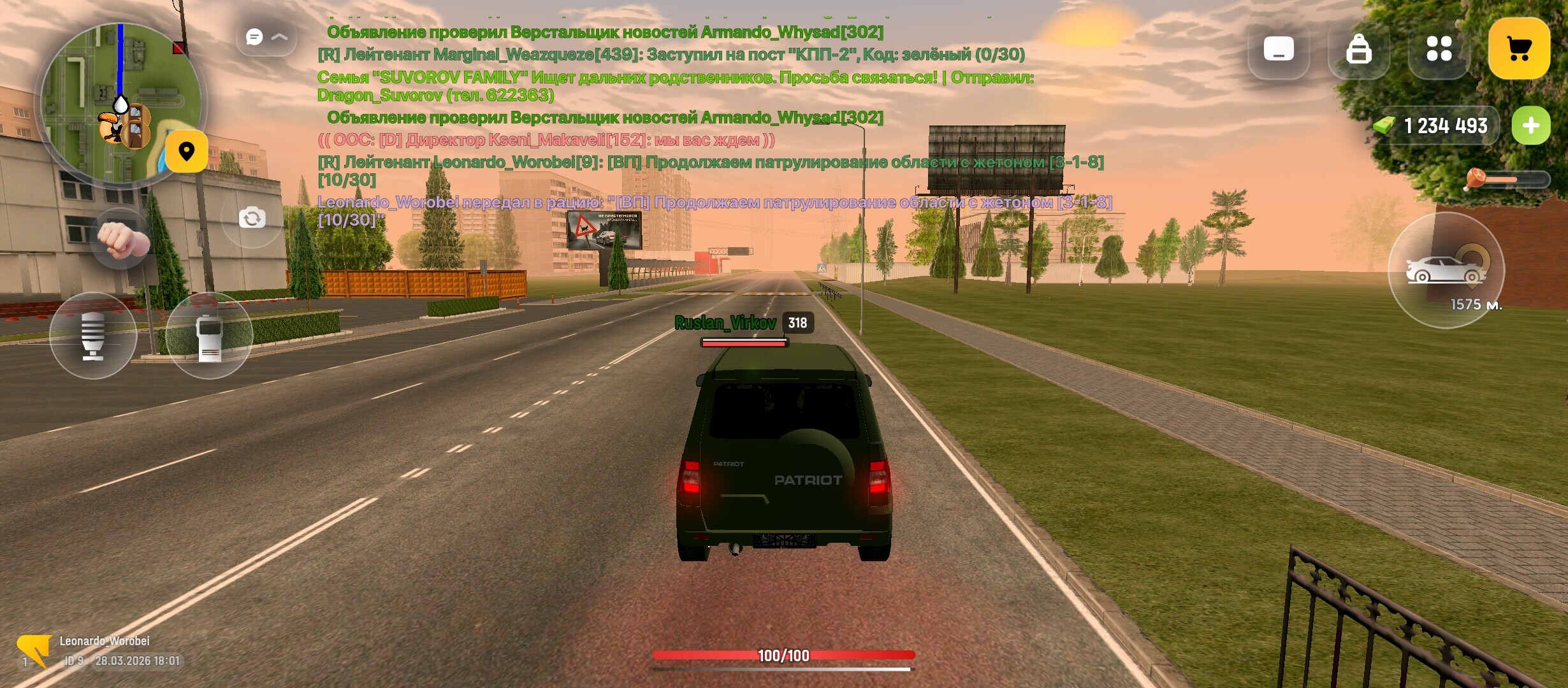Viewport: 1568px width, 688px height.
Task: Collapse the chat with the chevron arrow
Action: [x=280, y=36]
